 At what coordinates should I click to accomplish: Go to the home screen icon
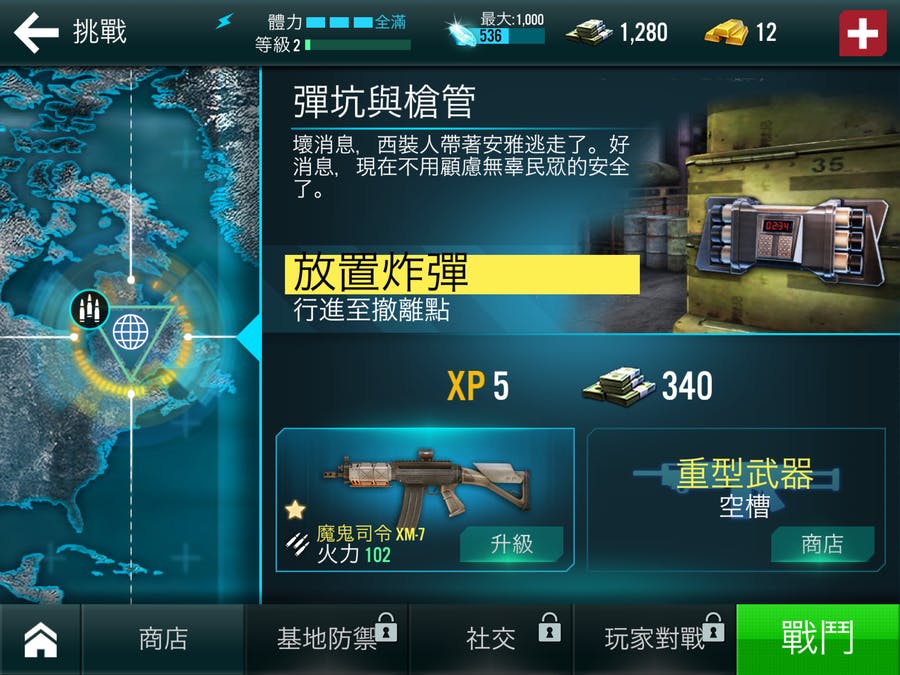[40, 640]
